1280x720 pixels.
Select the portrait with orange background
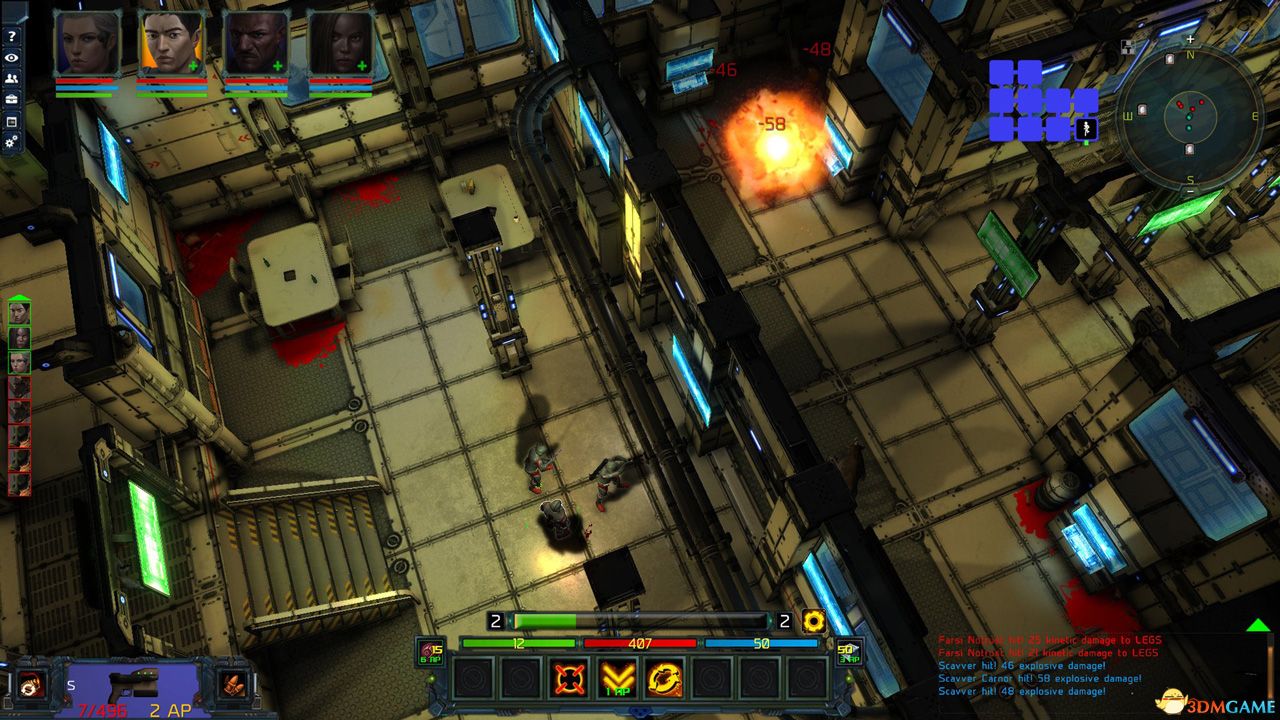[172, 44]
